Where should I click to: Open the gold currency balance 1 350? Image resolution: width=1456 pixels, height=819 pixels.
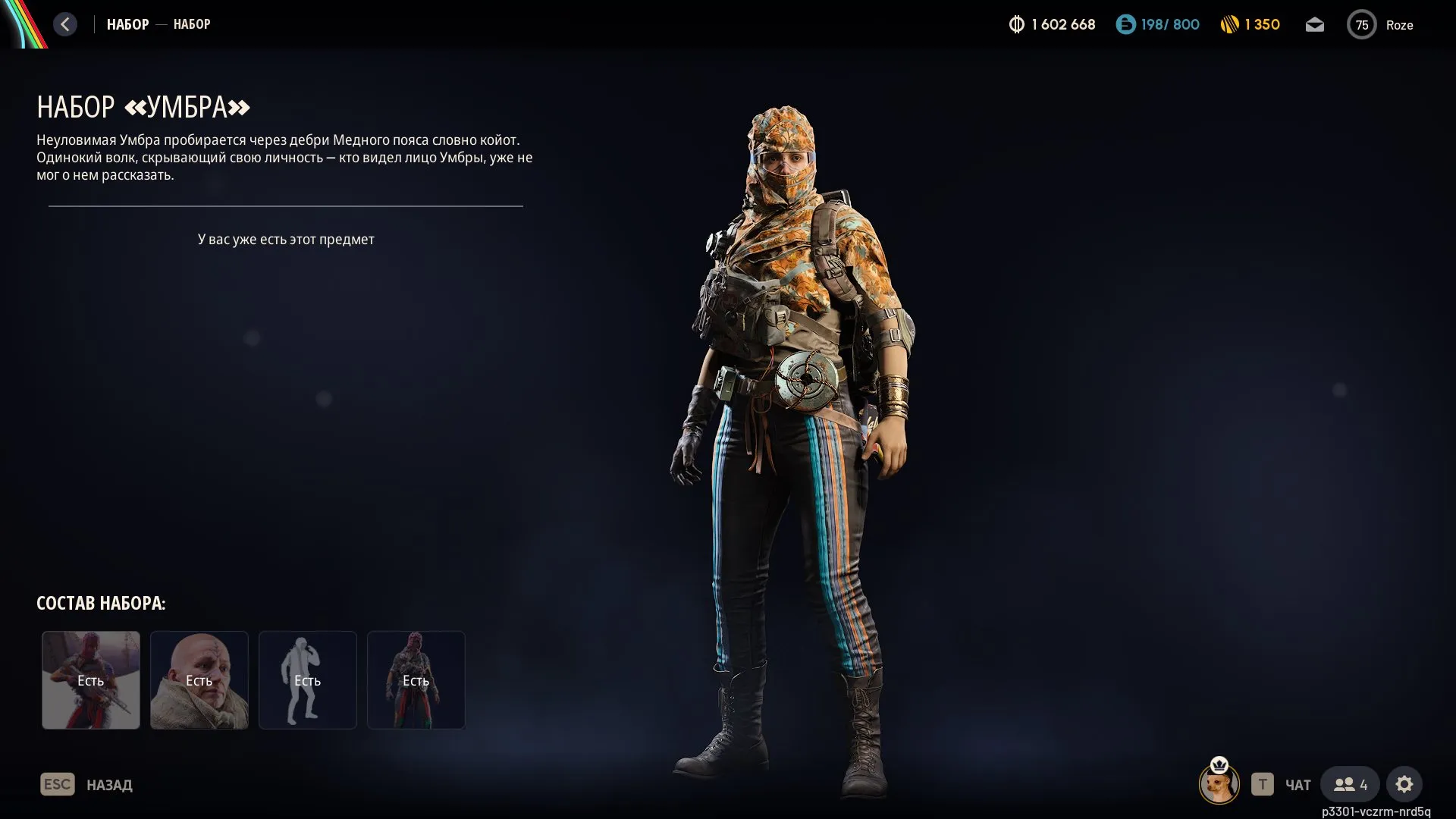[1250, 25]
